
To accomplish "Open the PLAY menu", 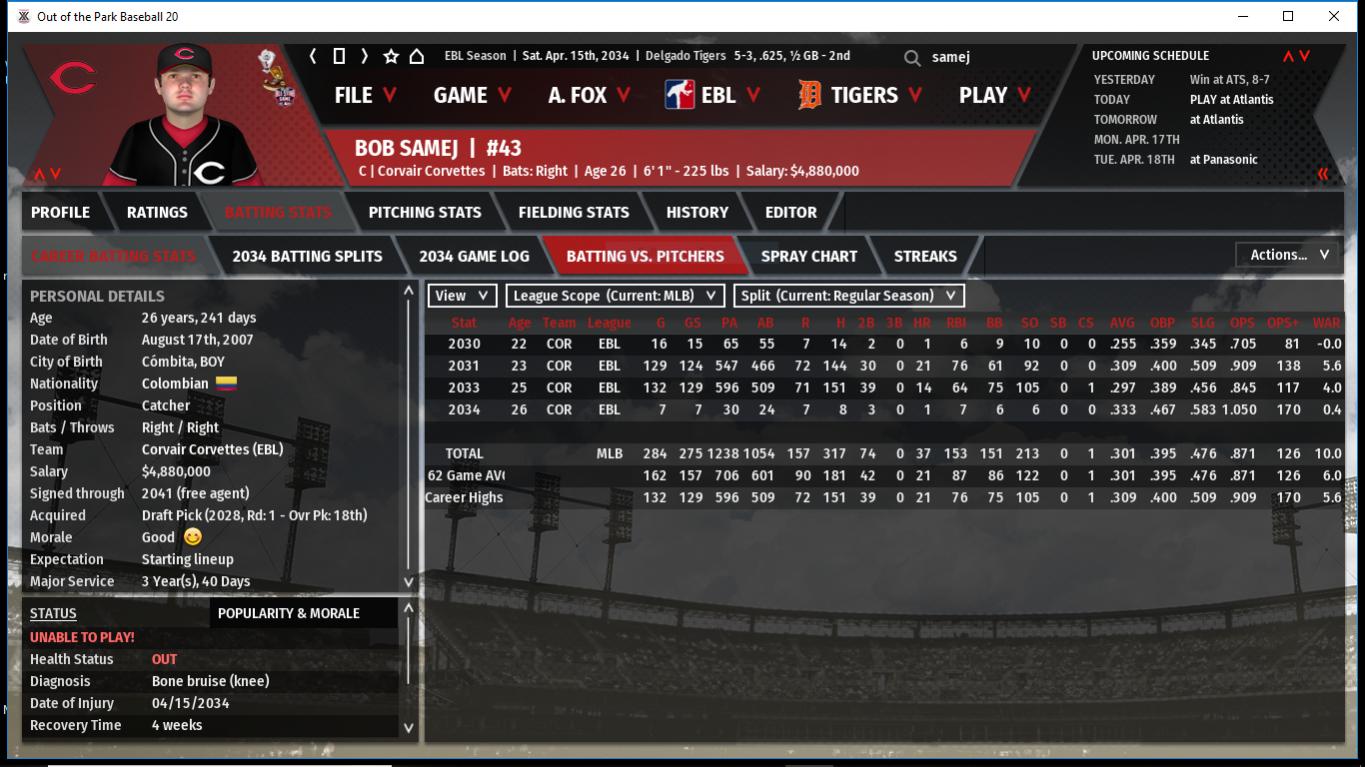I will [x=994, y=95].
